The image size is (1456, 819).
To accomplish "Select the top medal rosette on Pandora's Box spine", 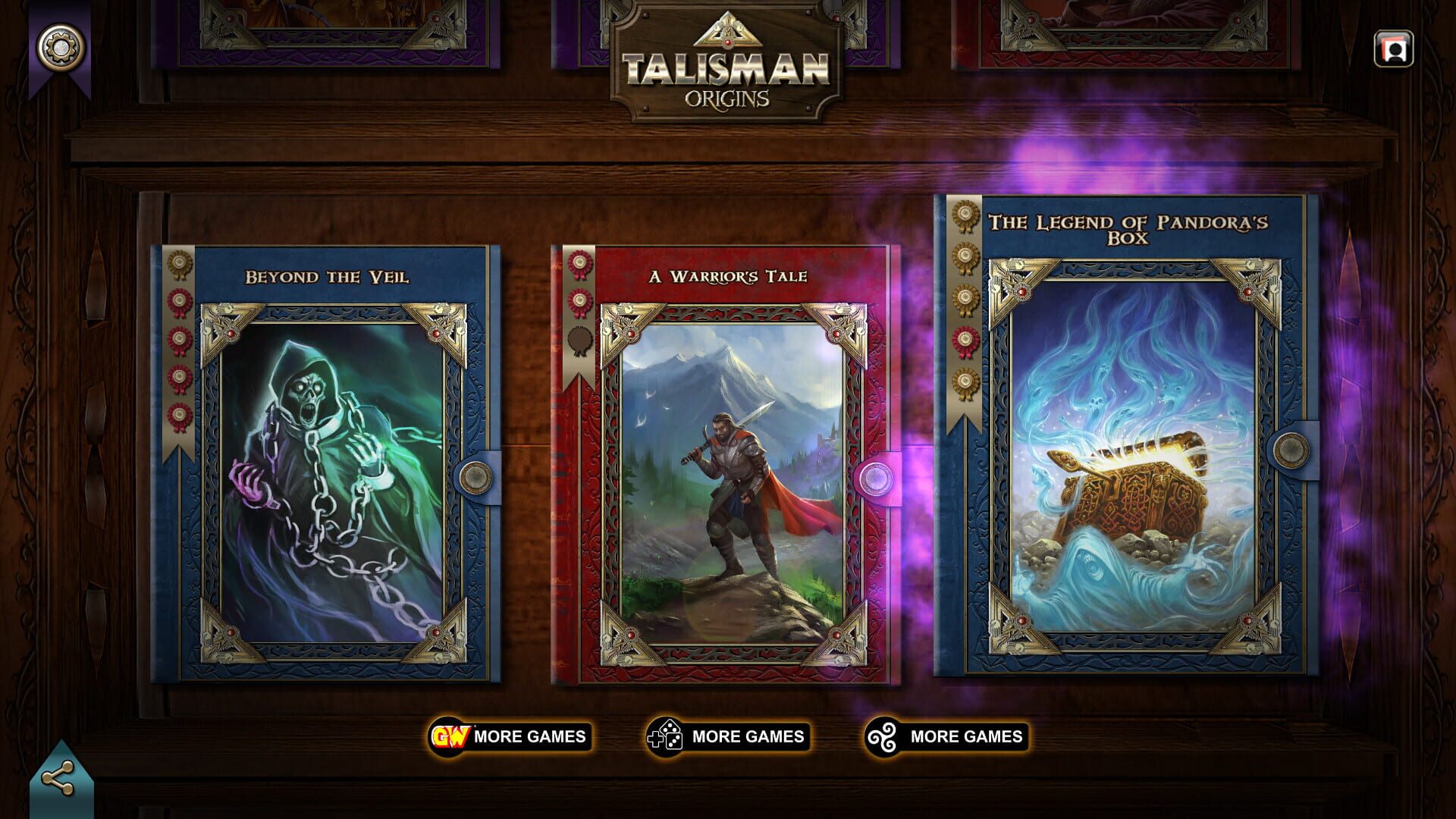I will coord(966,215).
